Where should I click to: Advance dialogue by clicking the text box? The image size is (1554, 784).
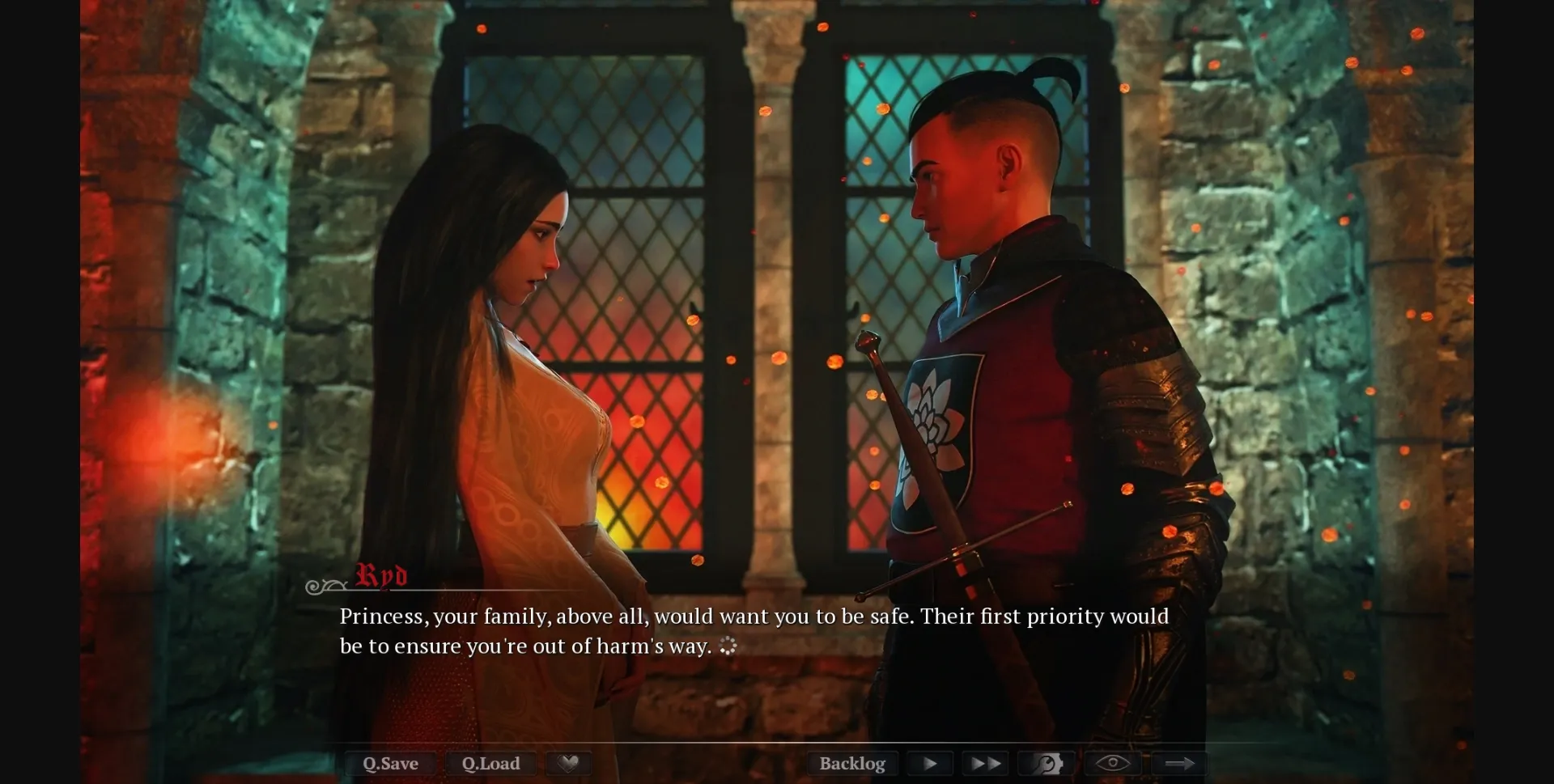click(753, 631)
